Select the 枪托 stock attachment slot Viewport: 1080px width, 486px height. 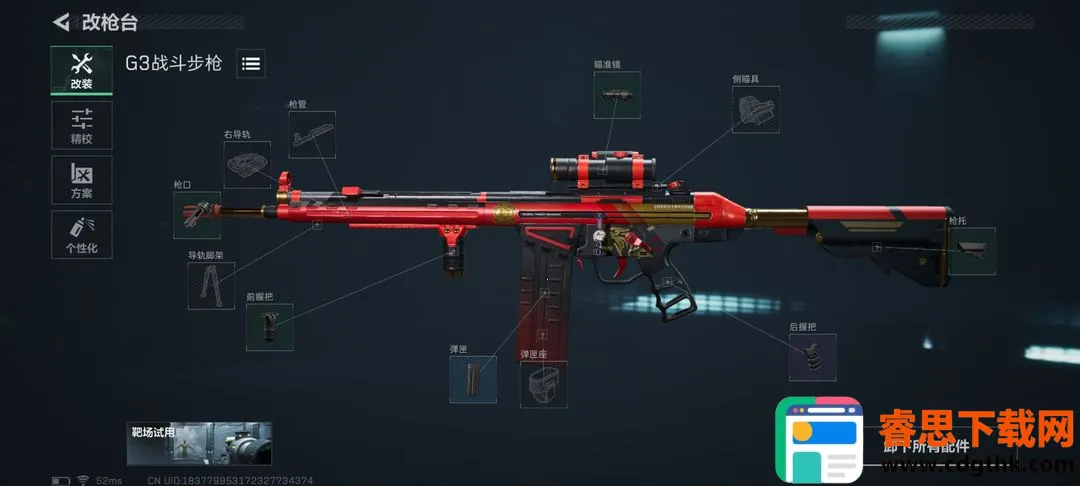point(971,251)
